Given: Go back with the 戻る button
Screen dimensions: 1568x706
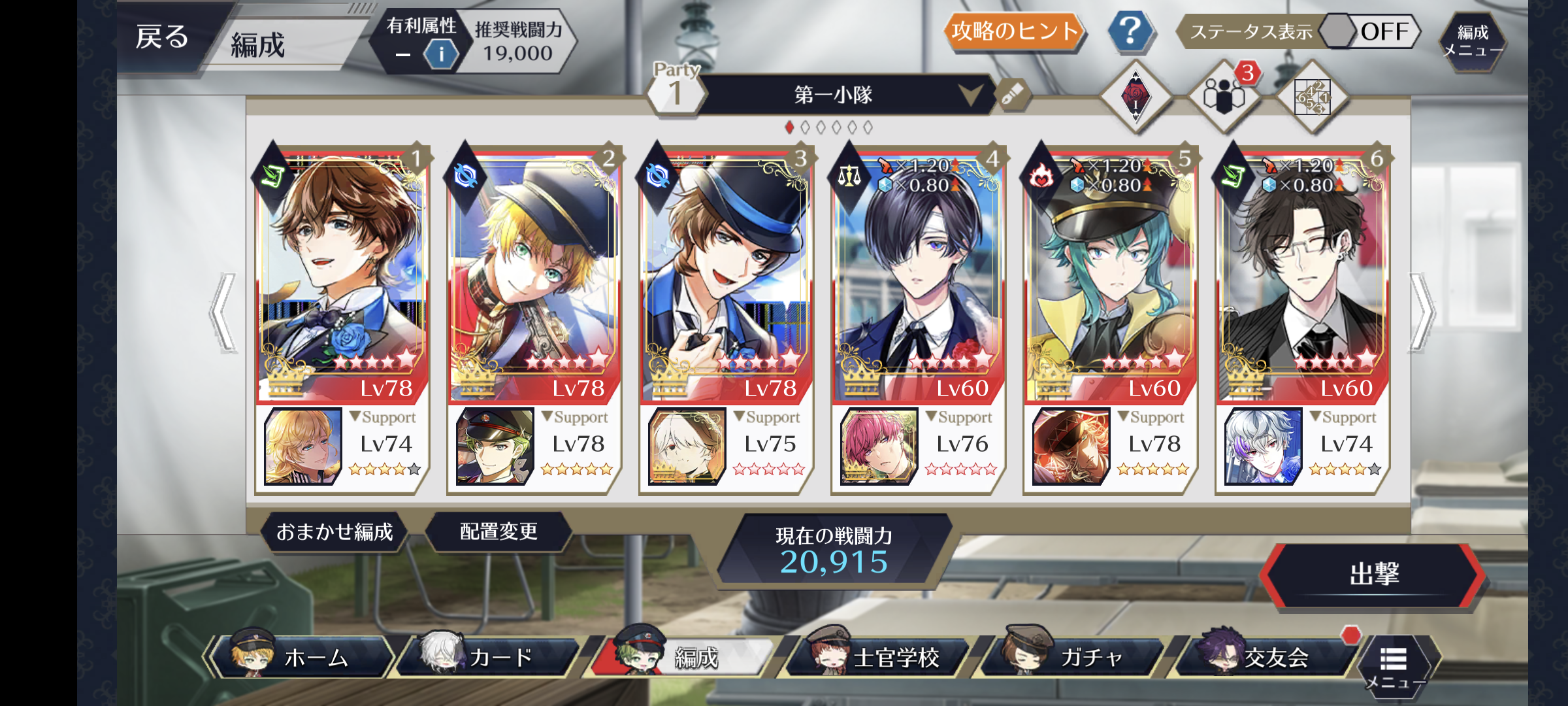Looking at the screenshot, I should pyautogui.click(x=162, y=37).
